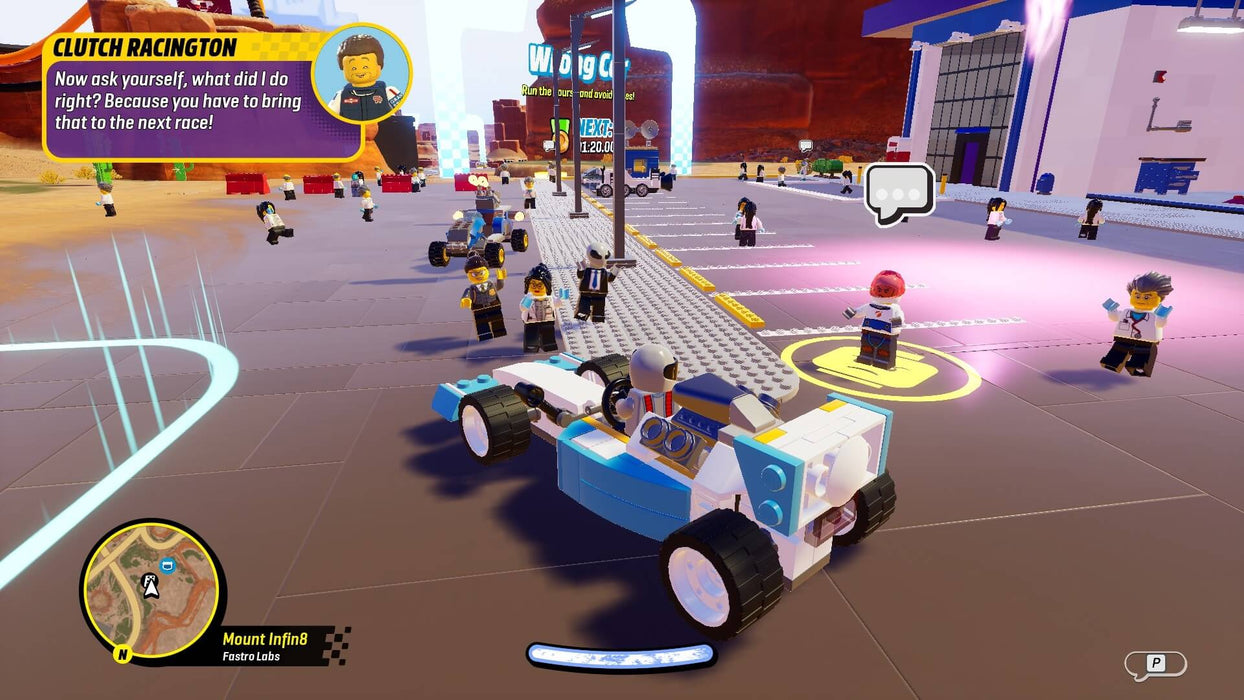This screenshot has height=700, width=1244.
Task: Click the blue garage marker on minimap
Action: tap(167, 566)
